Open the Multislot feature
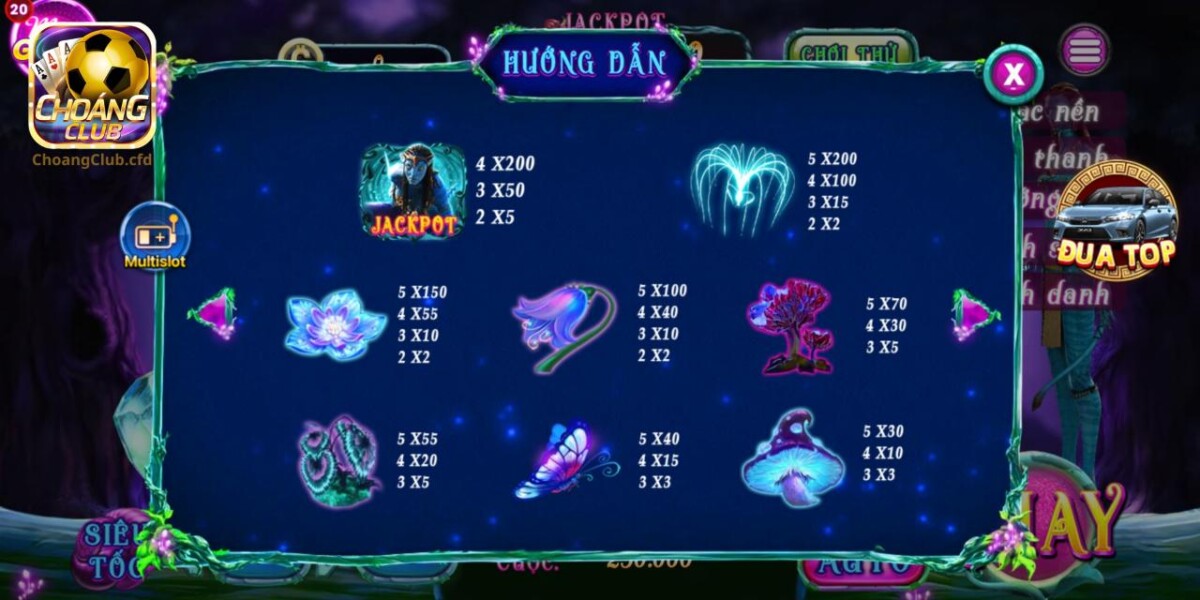1200x600 pixels. pos(155,237)
